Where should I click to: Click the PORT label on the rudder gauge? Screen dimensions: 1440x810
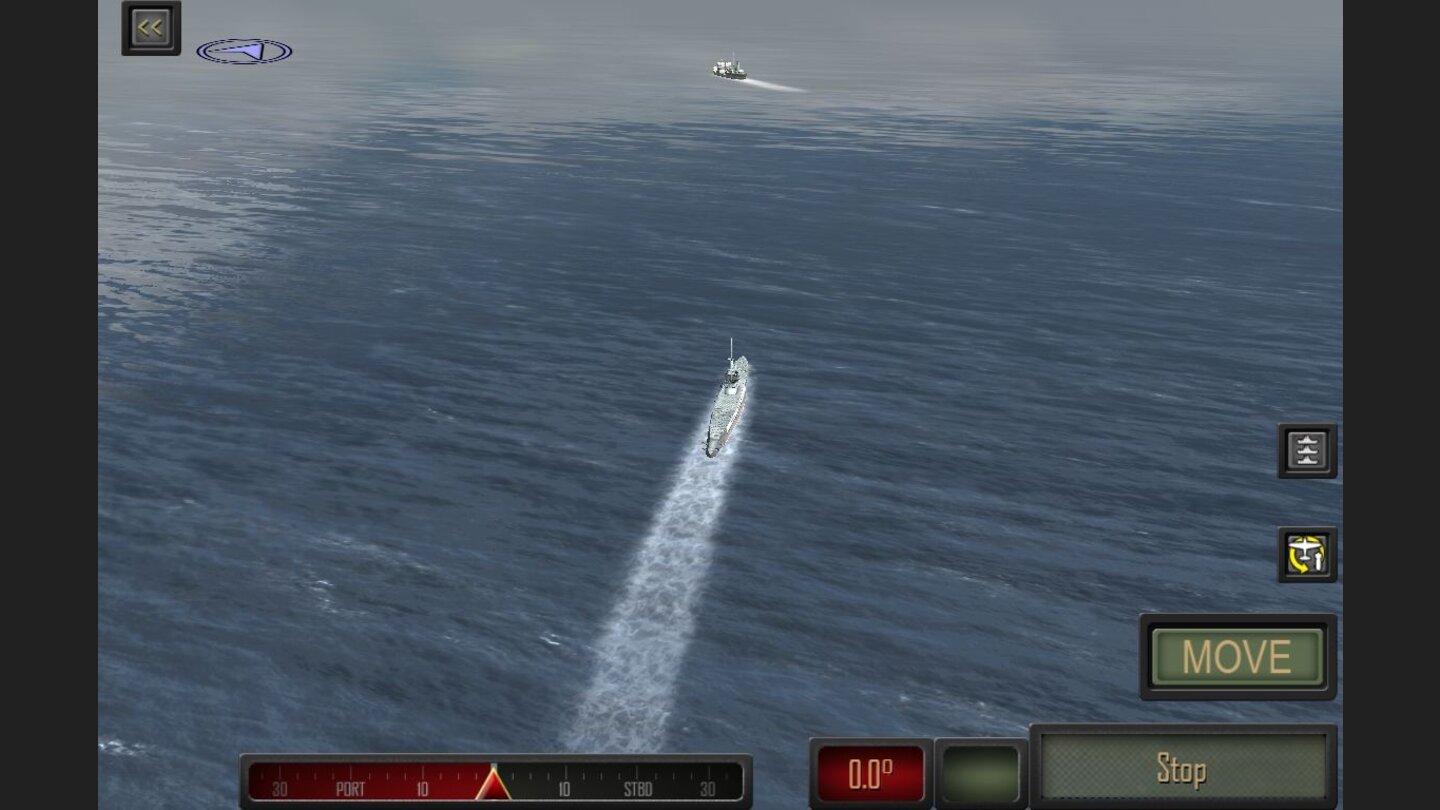pyautogui.click(x=351, y=788)
